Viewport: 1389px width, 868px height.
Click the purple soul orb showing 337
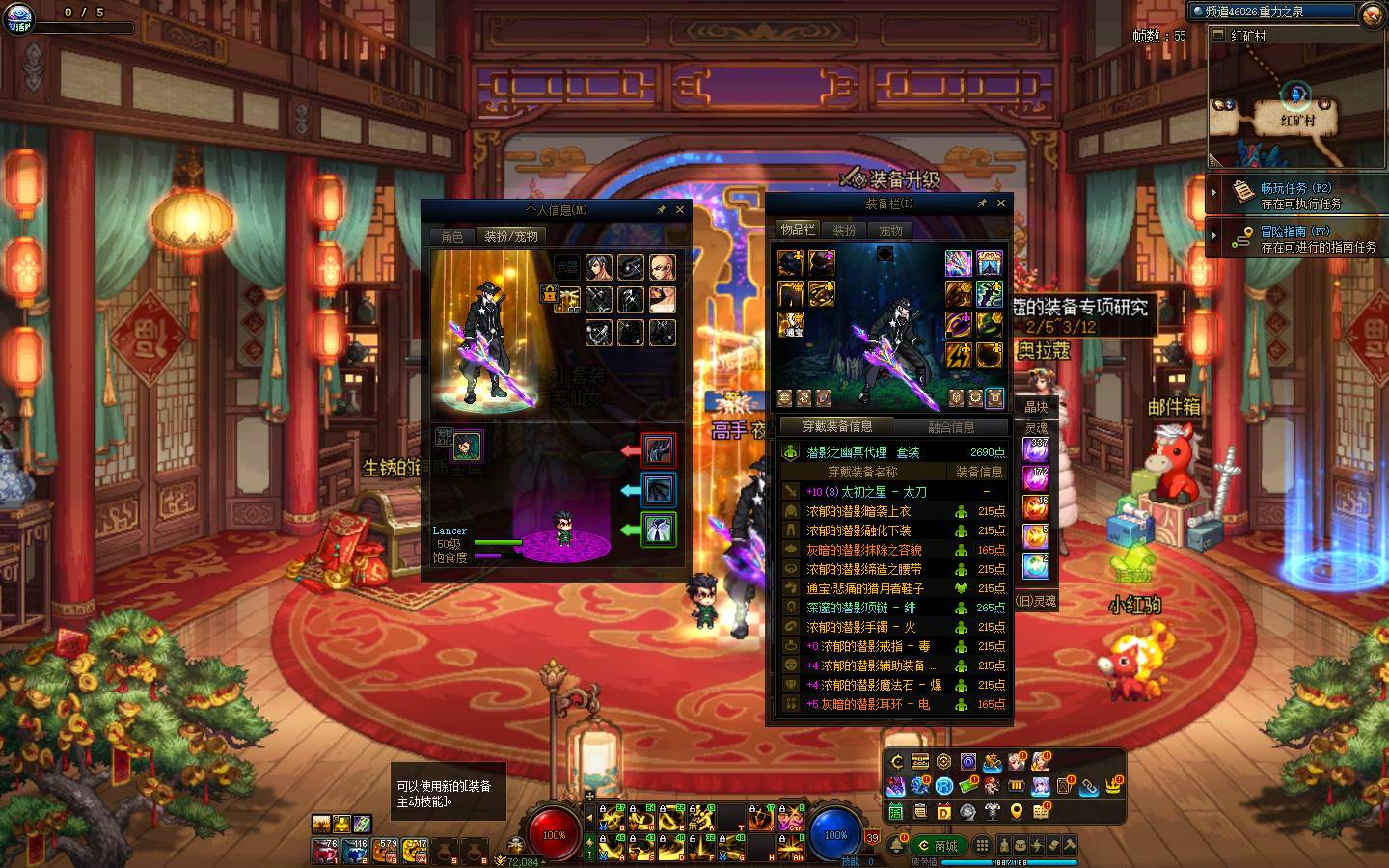click(x=1037, y=449)
